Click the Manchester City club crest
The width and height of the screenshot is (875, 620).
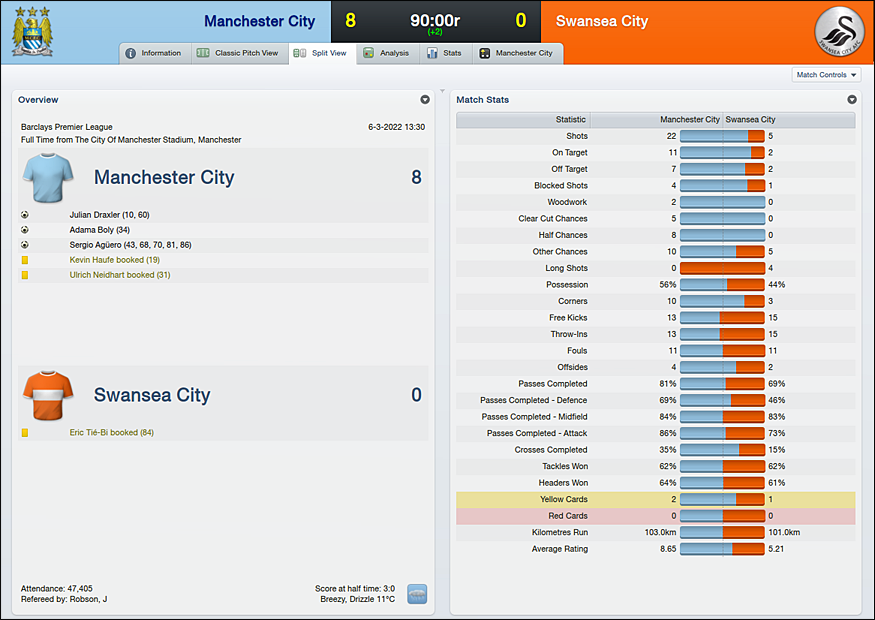33,31
